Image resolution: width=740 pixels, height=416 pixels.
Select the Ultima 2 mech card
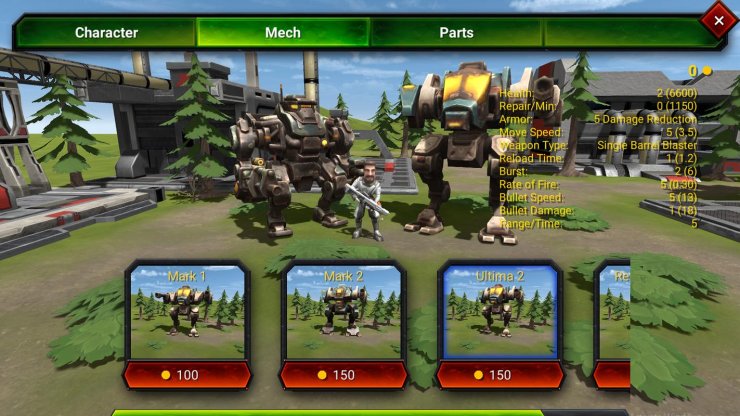point(499,312)
